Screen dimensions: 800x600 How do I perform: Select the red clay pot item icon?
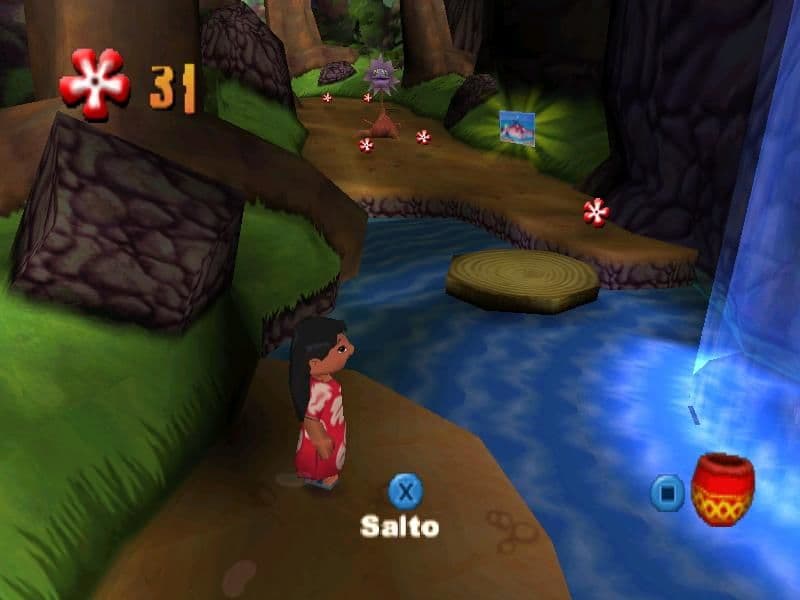pos(722,489)
